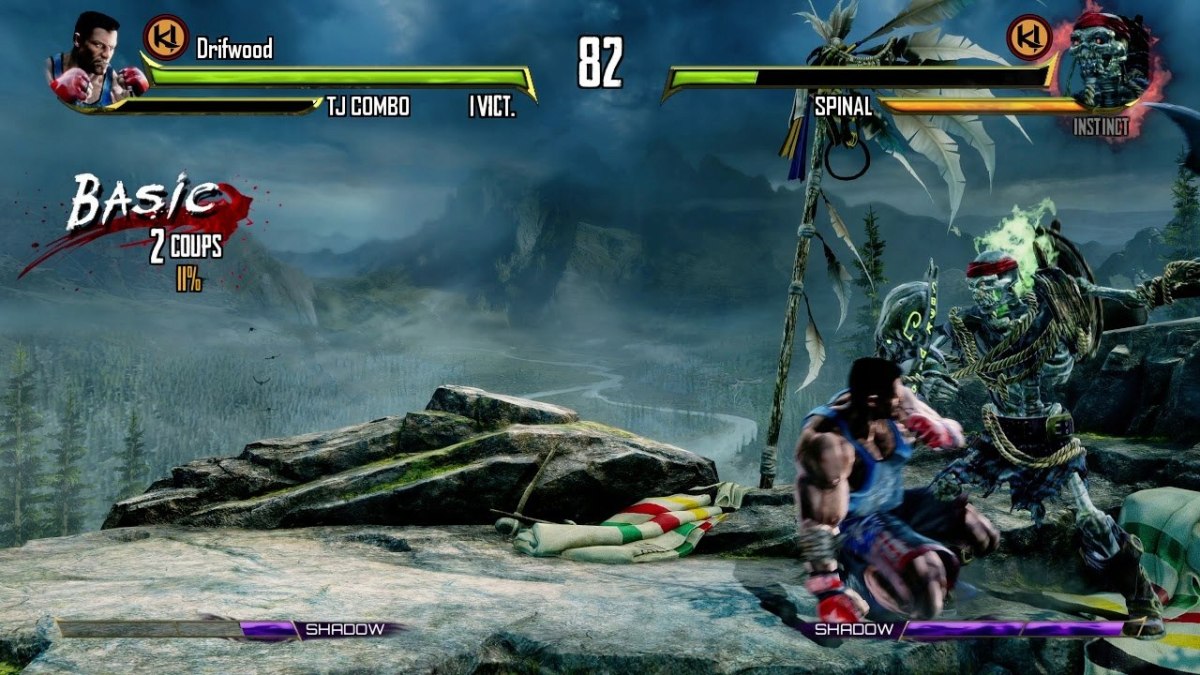1200x675 pixels.
Task: Click the KI emblem beside Drifwood's name
Action: (163, 38)
